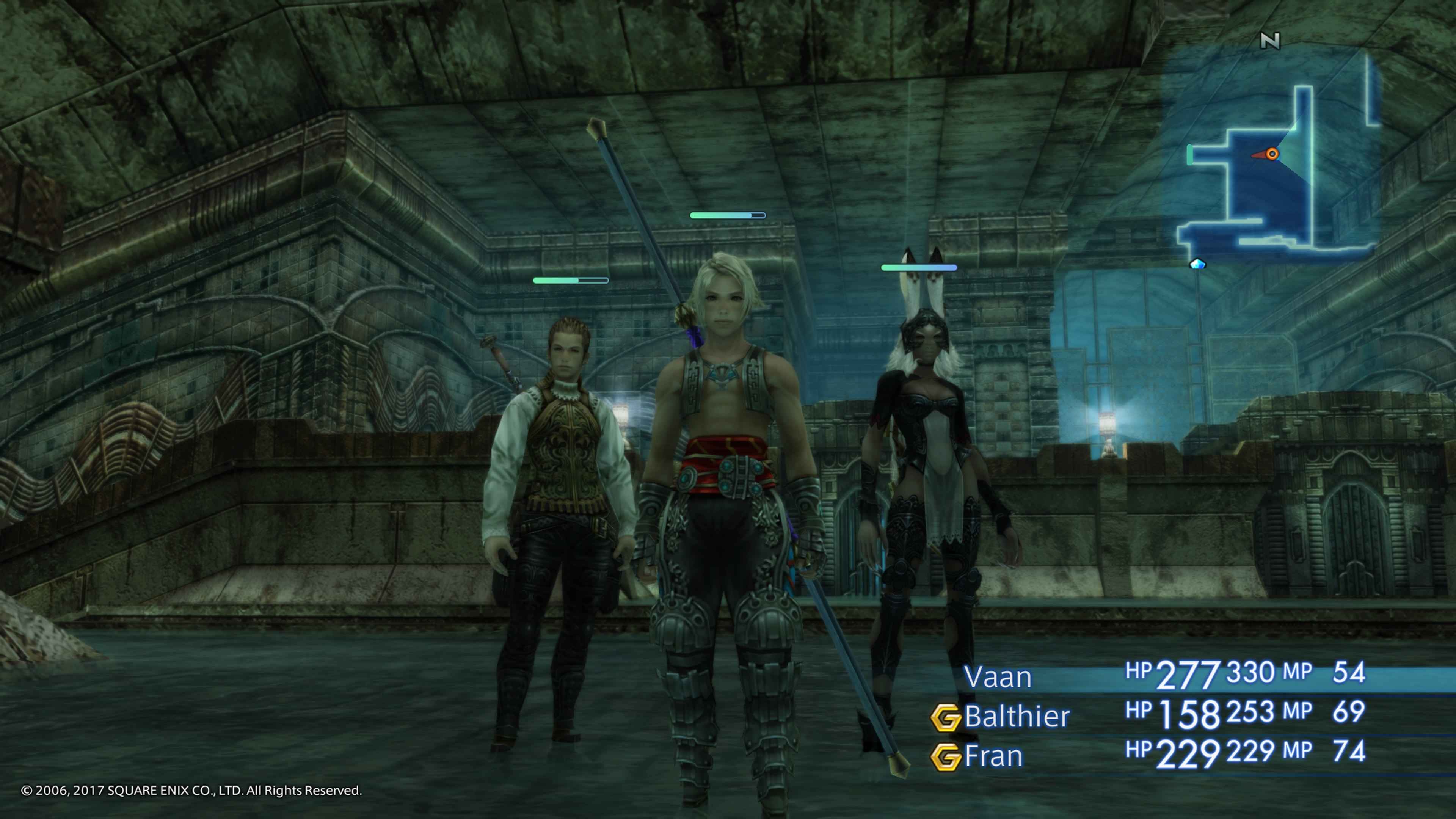
Task: Select the orange player marker on minimap
Action: (x=1272, y=154)
